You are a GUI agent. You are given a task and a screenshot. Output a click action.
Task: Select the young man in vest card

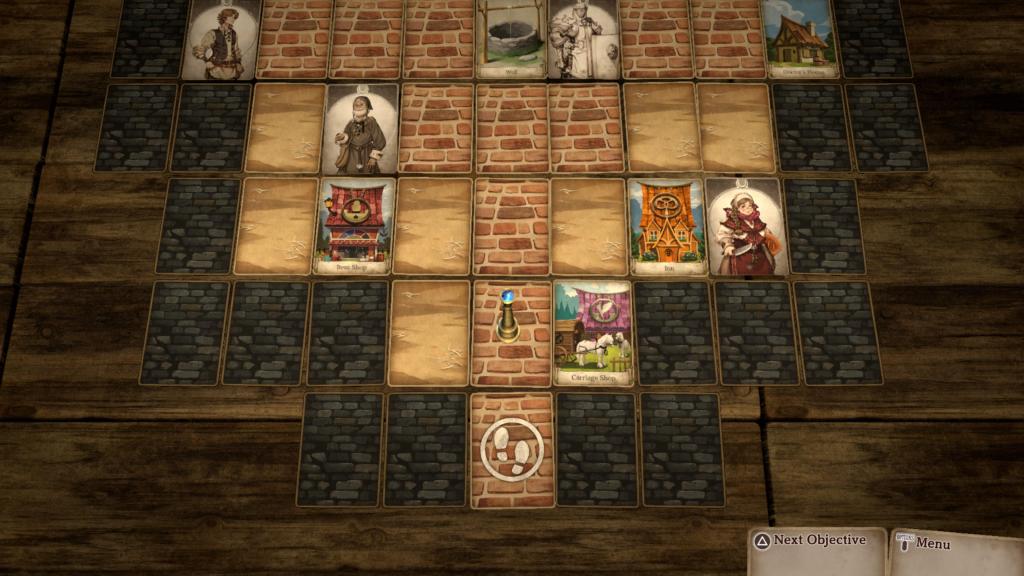coord(221,38)
